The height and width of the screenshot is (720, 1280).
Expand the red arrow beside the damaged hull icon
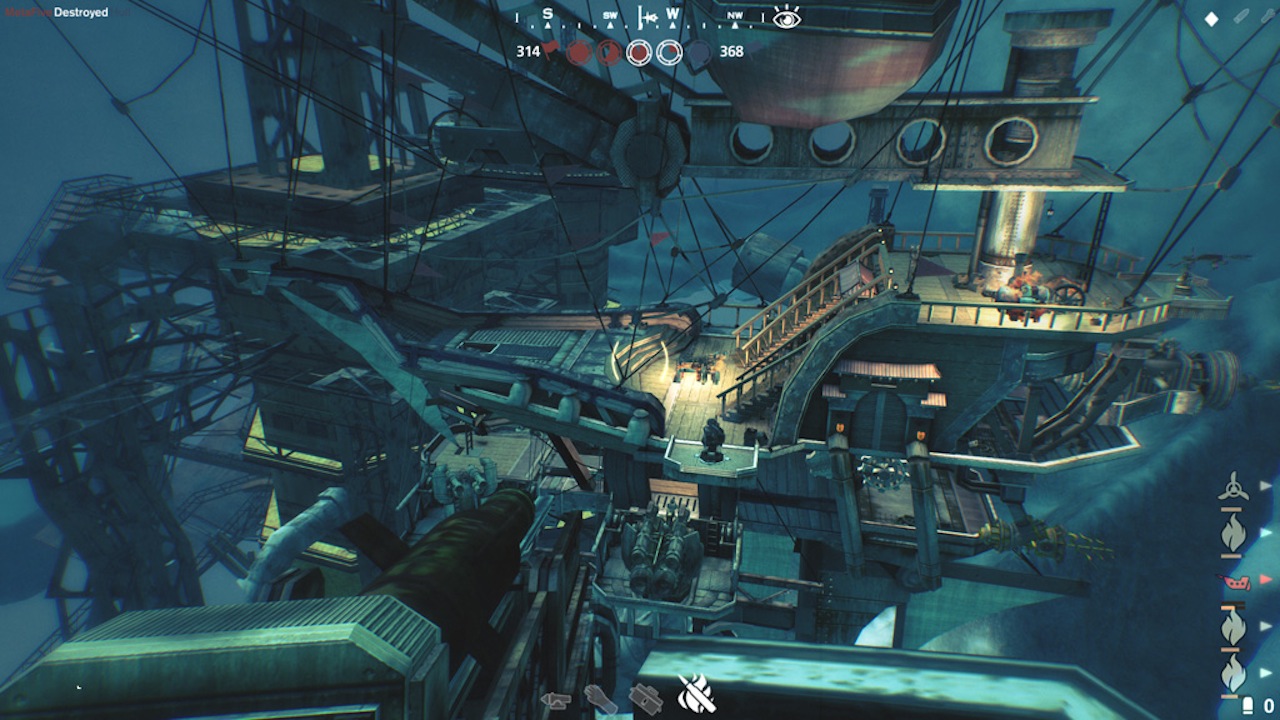tap(1265, 580)
